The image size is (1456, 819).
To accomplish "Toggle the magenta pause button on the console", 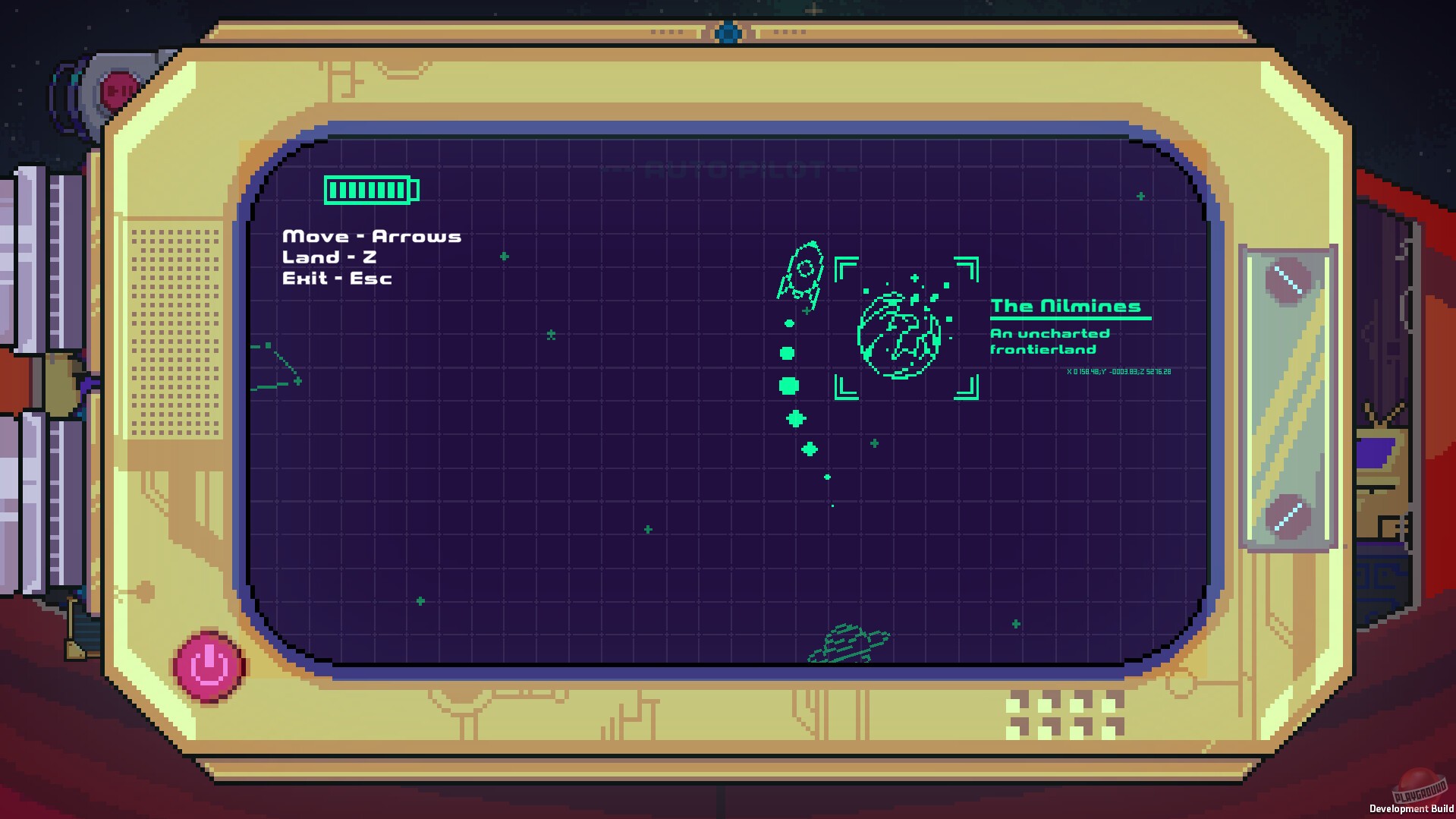I will (208, 665).
